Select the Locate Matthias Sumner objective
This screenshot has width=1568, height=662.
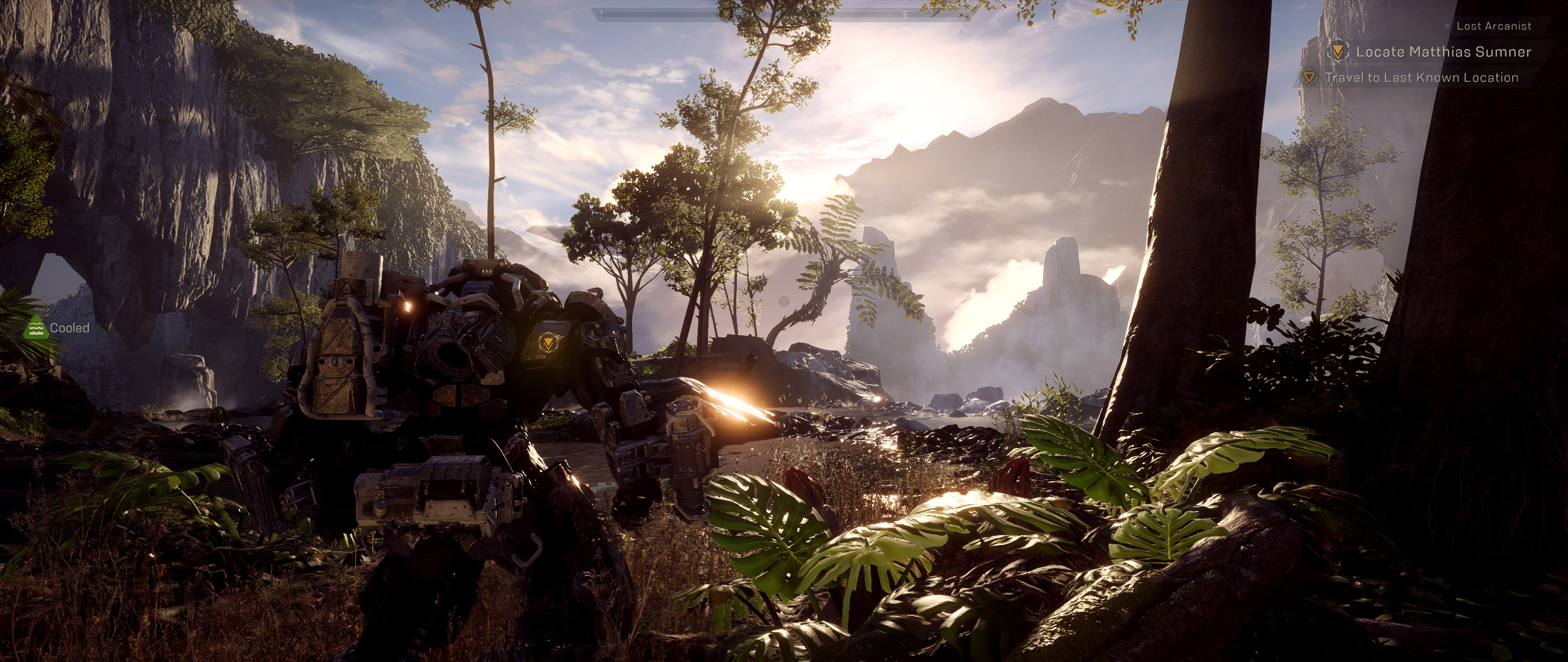(x=1442, y=52)
